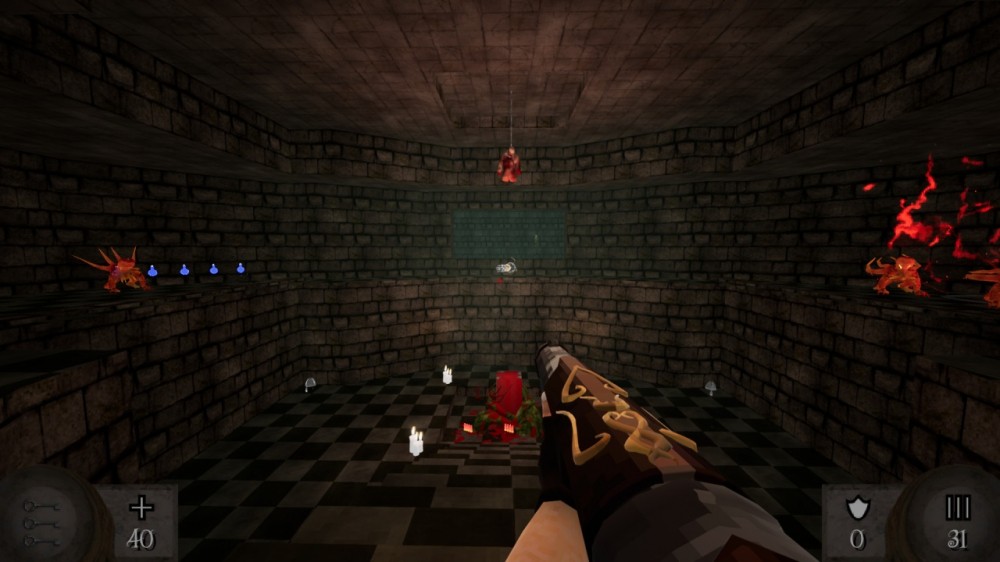This screenshot has height=562, width=1000.
Task: Select the health cross icon
Action: point(141,507)
